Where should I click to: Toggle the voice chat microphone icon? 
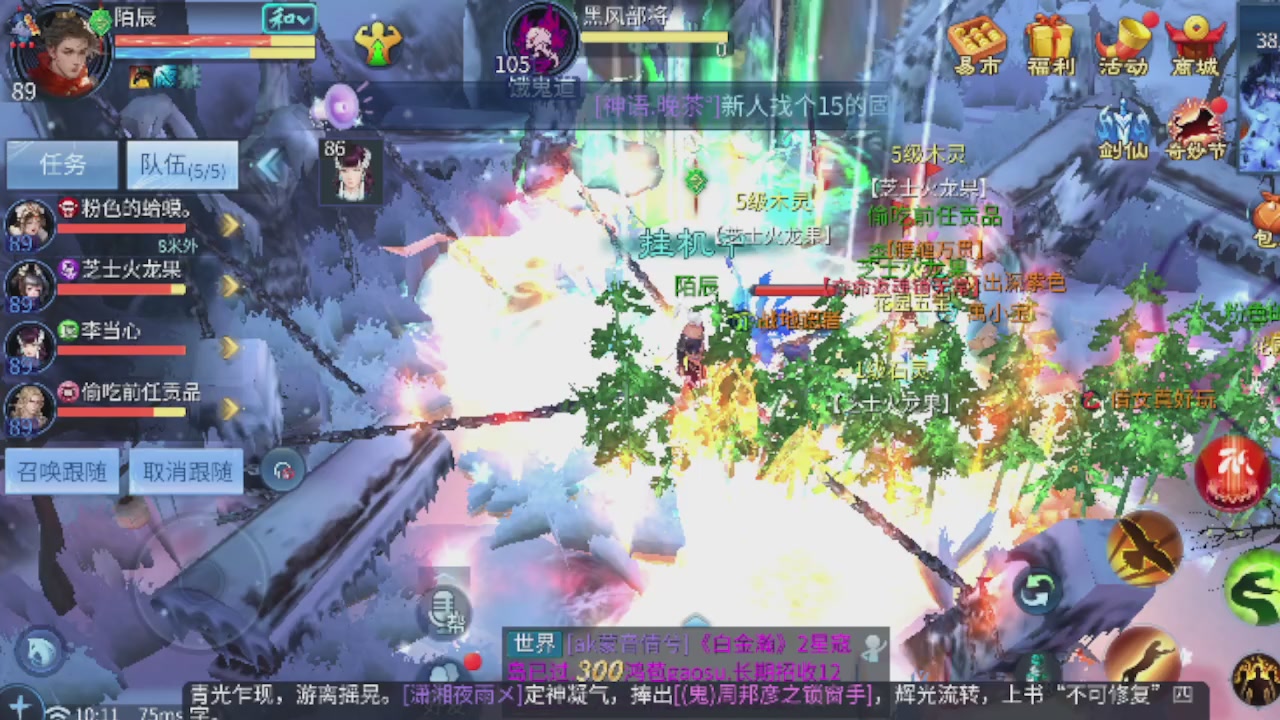(444, 611)
